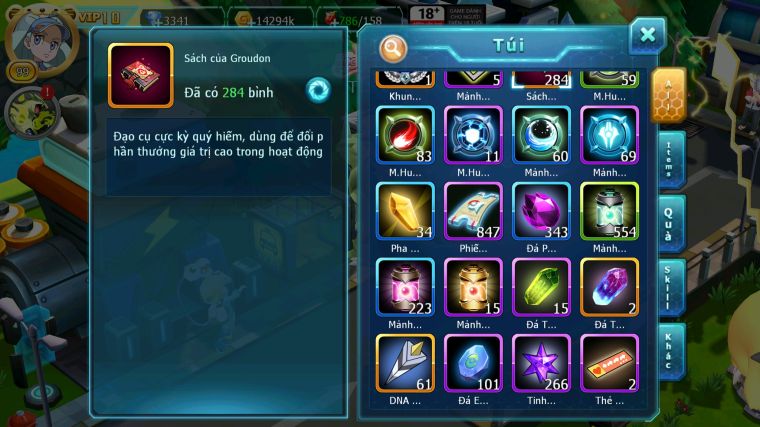Viewport: 760px width, 427px height.
Task: Select the DNA arrow item with 61
Action: (405, 362)
